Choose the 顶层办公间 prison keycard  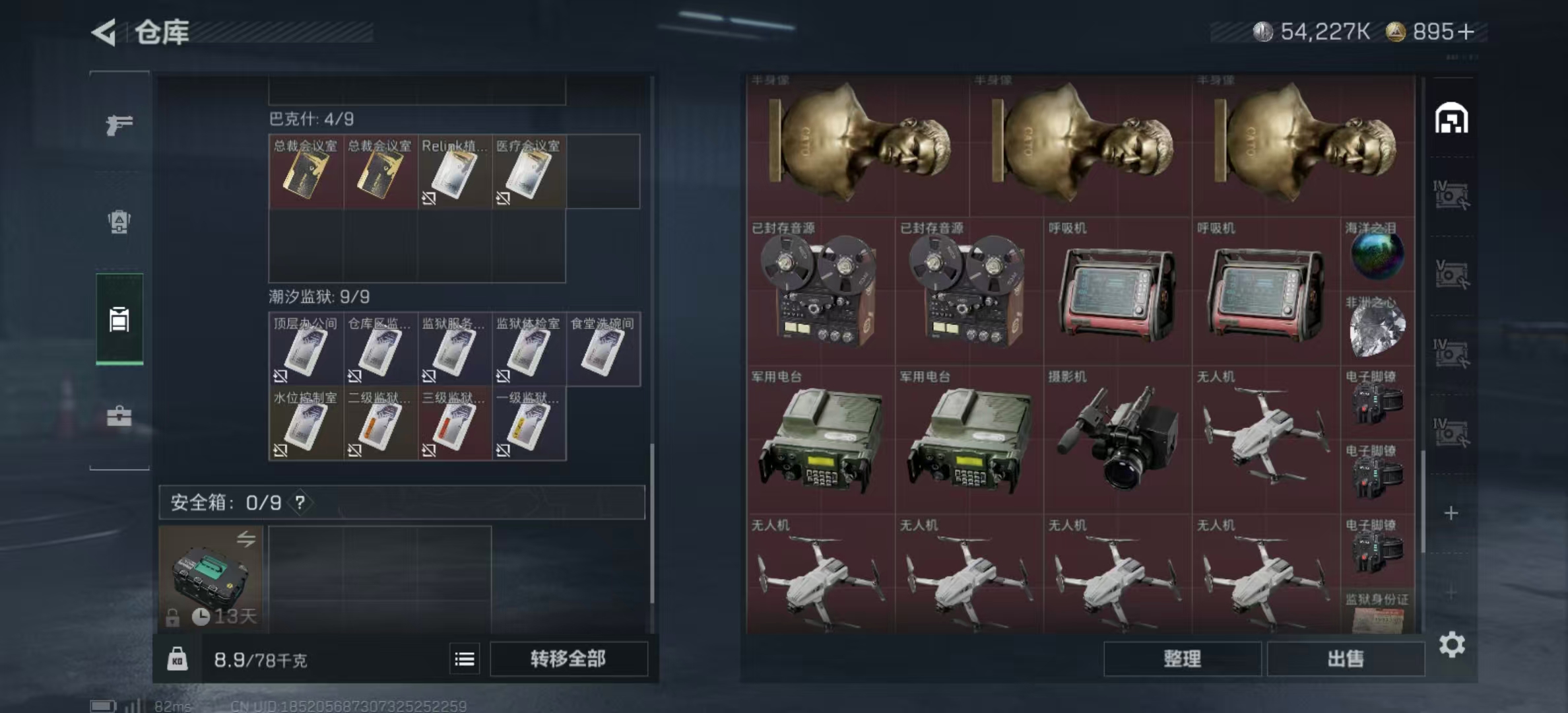tap(306, 350)
